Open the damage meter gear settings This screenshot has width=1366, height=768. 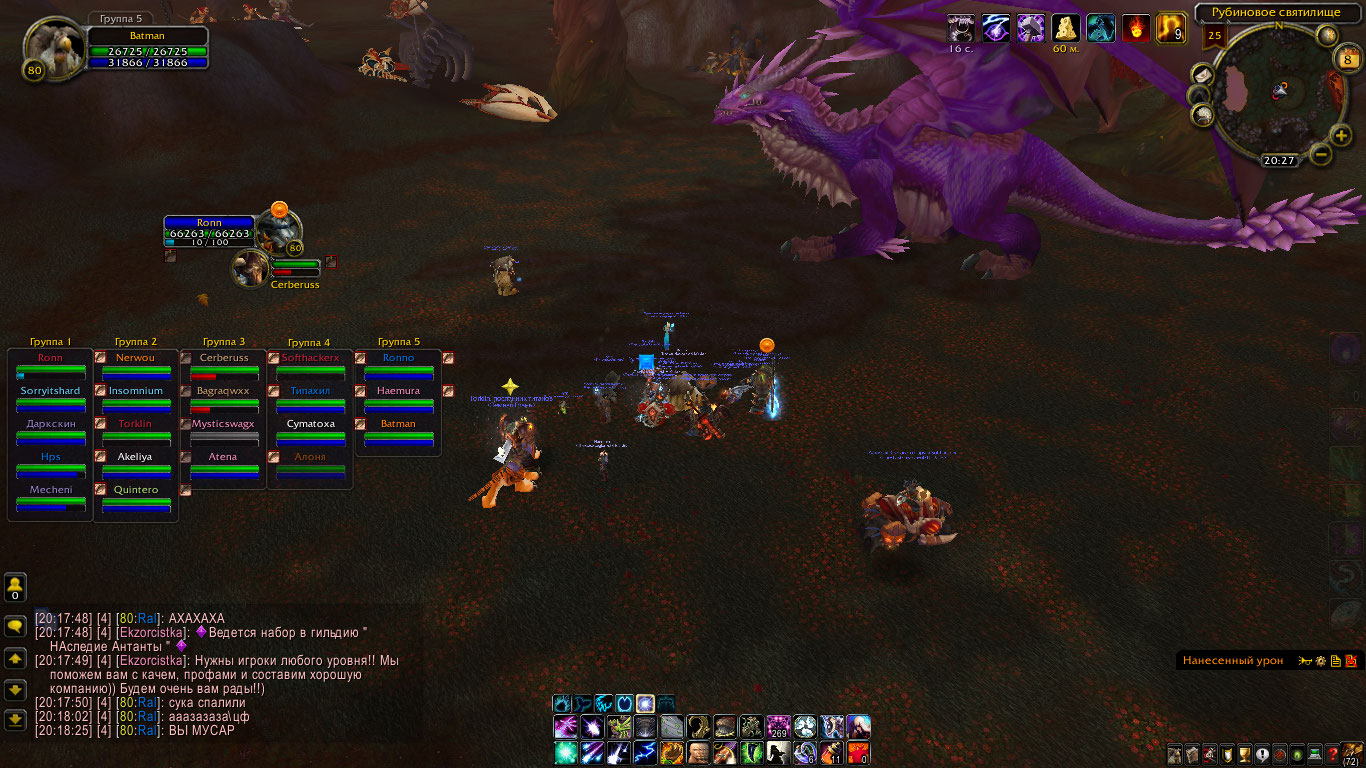[1320, 661]
